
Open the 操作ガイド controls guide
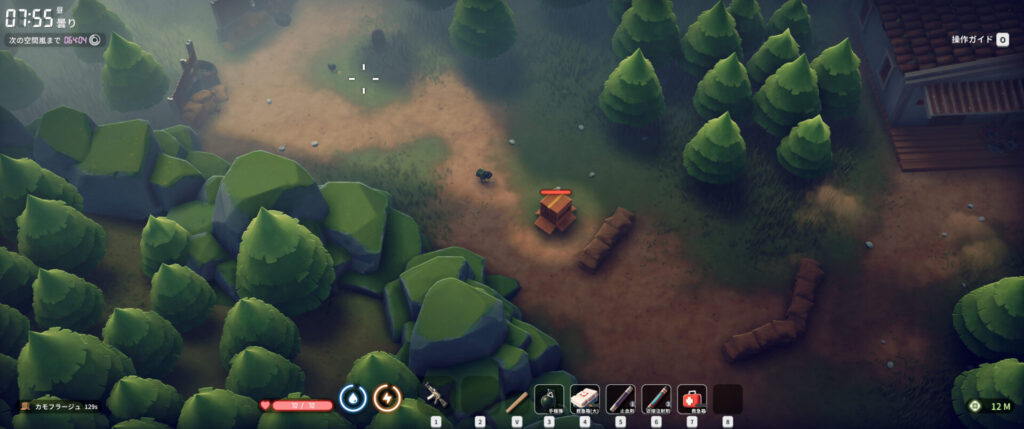[x=975, y=39]
